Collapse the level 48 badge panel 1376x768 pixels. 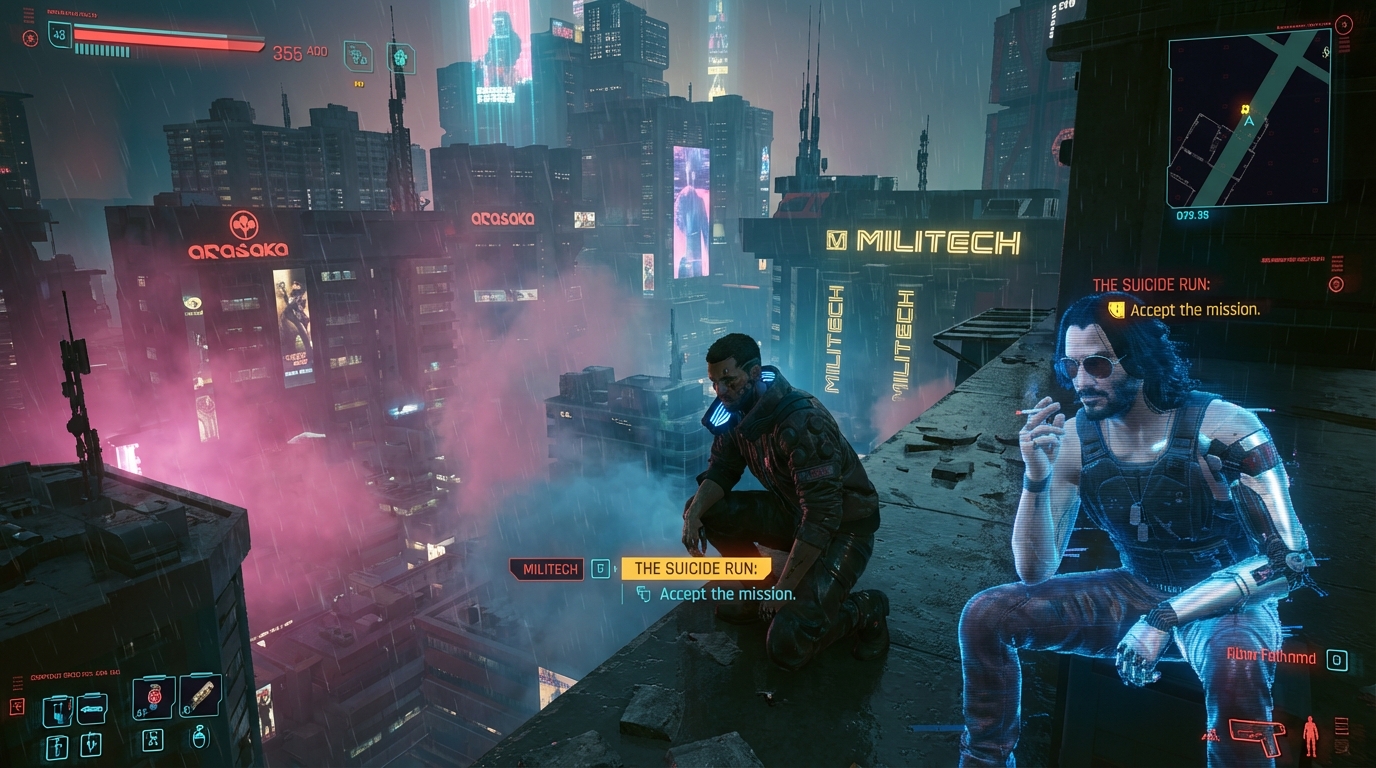click(58, 33)
